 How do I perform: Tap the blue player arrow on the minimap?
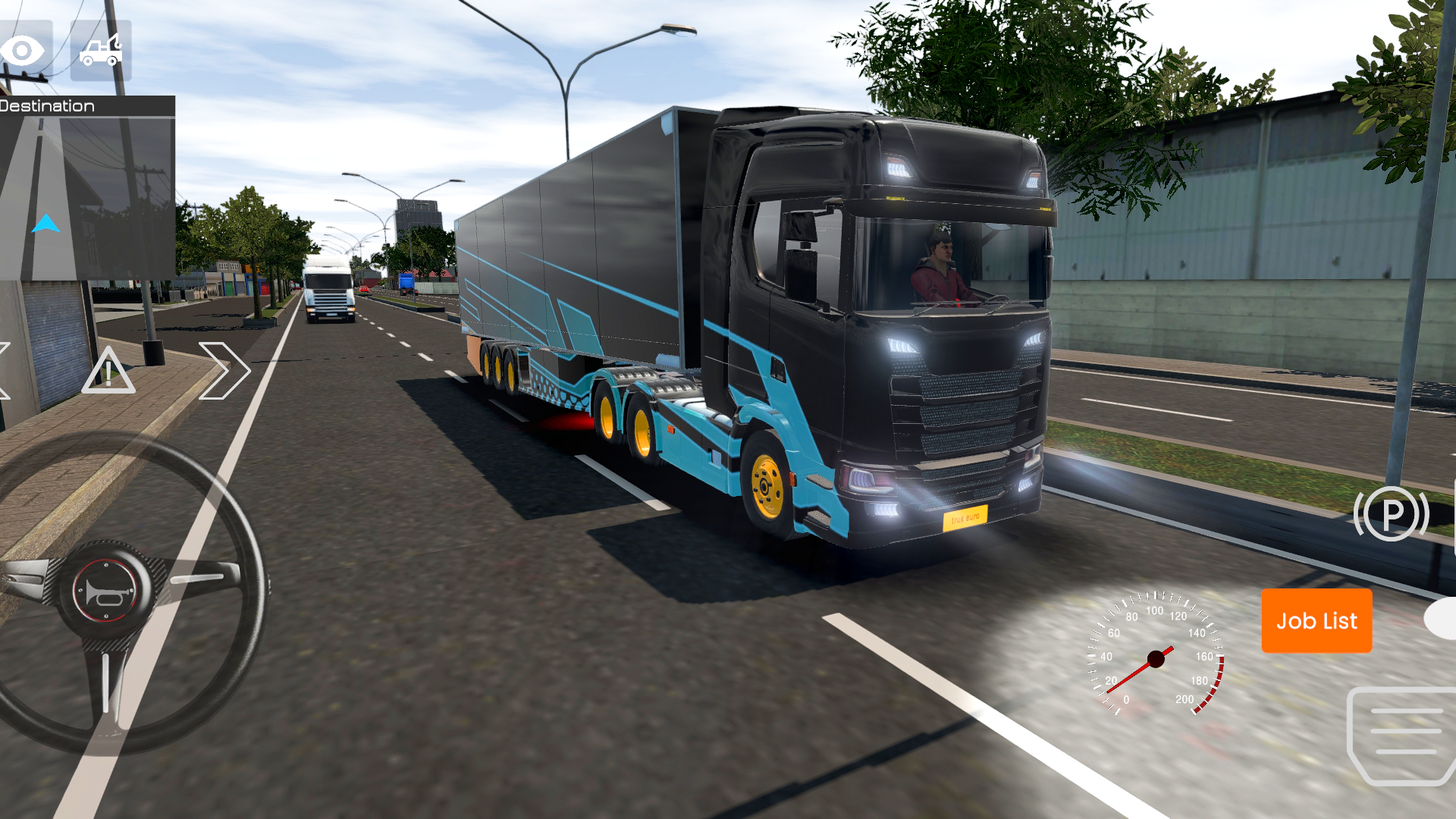click(x=47, y=223)
